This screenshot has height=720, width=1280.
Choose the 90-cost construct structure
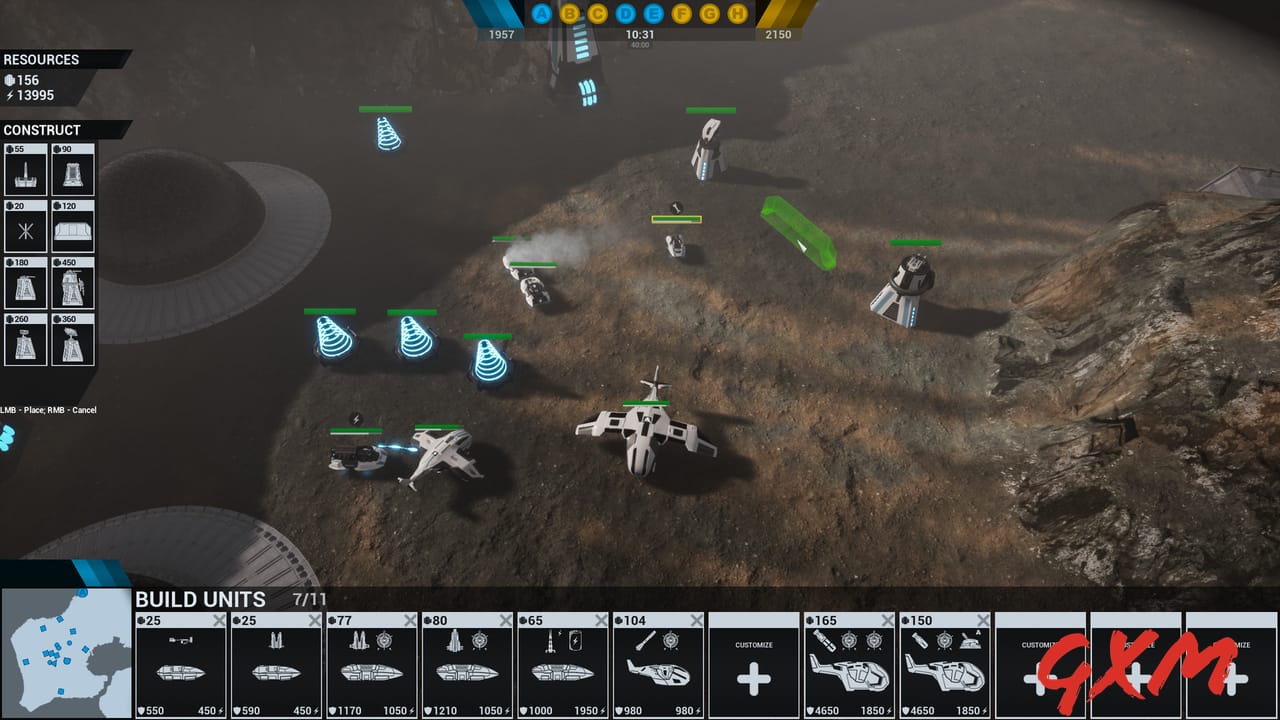click(73, 170)
